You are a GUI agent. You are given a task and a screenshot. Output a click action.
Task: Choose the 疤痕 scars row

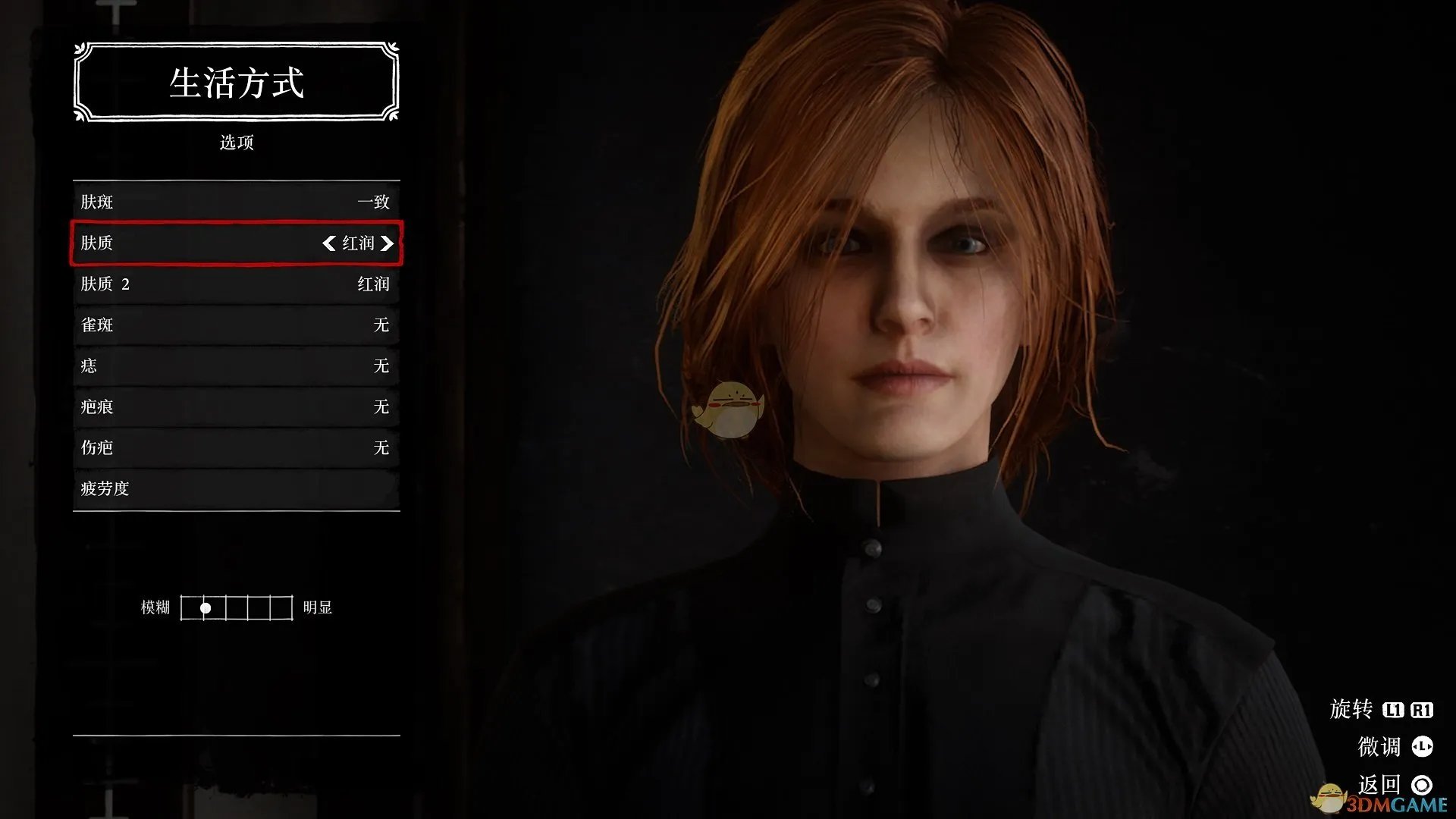(x=236, y=406)
